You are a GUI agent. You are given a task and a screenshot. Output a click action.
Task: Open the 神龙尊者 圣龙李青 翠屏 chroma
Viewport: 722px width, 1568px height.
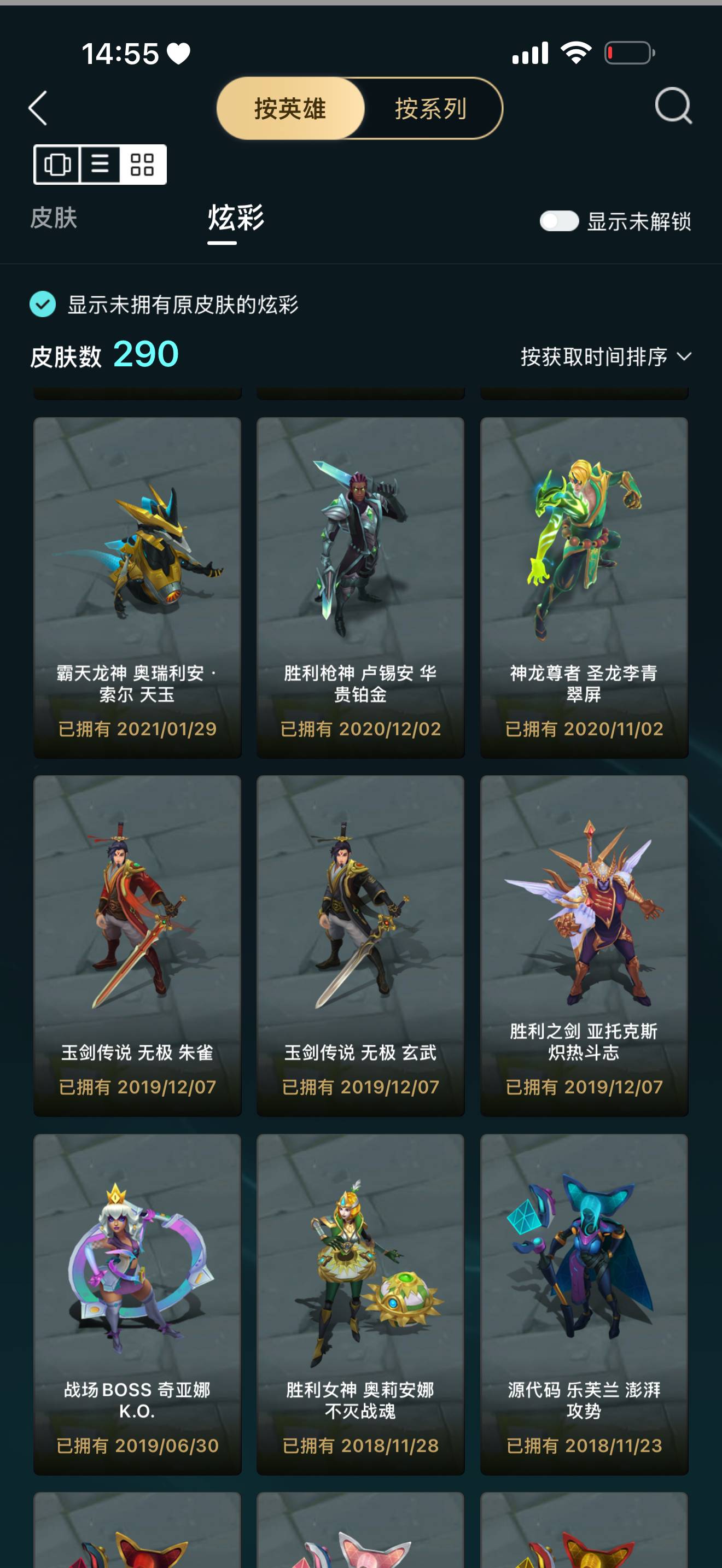click(x=584, y=584)
